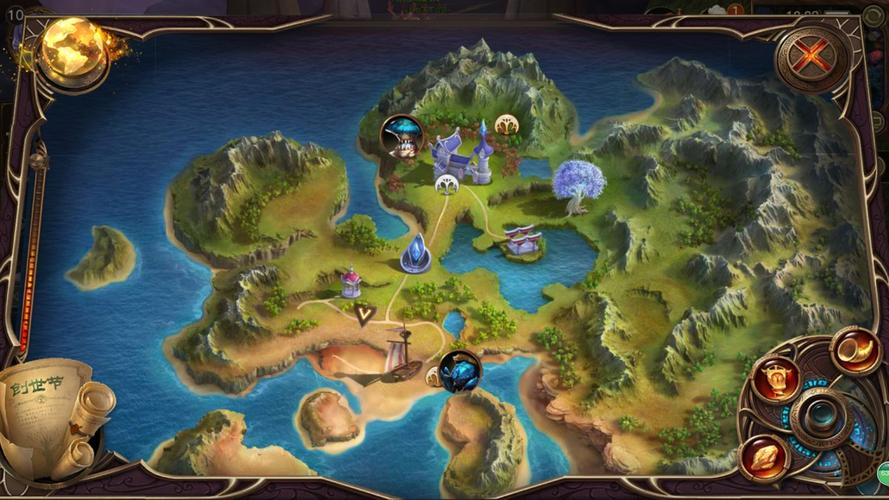The image size is (889, 500).
Task: Open the gold ore nugget button
Action: click(x=765, y=458)
